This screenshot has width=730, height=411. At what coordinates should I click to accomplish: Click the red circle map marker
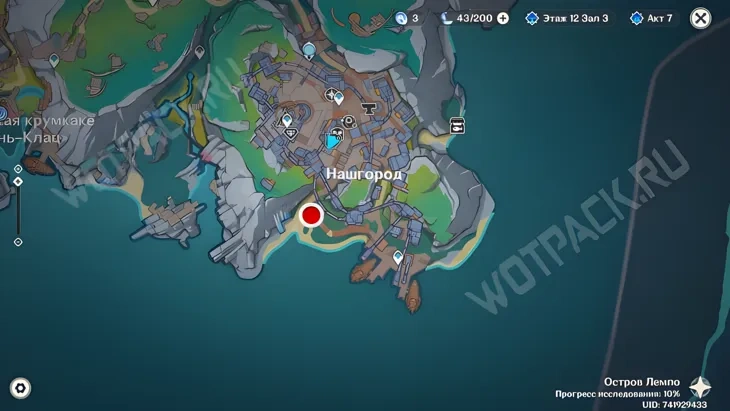coord(311,215)
